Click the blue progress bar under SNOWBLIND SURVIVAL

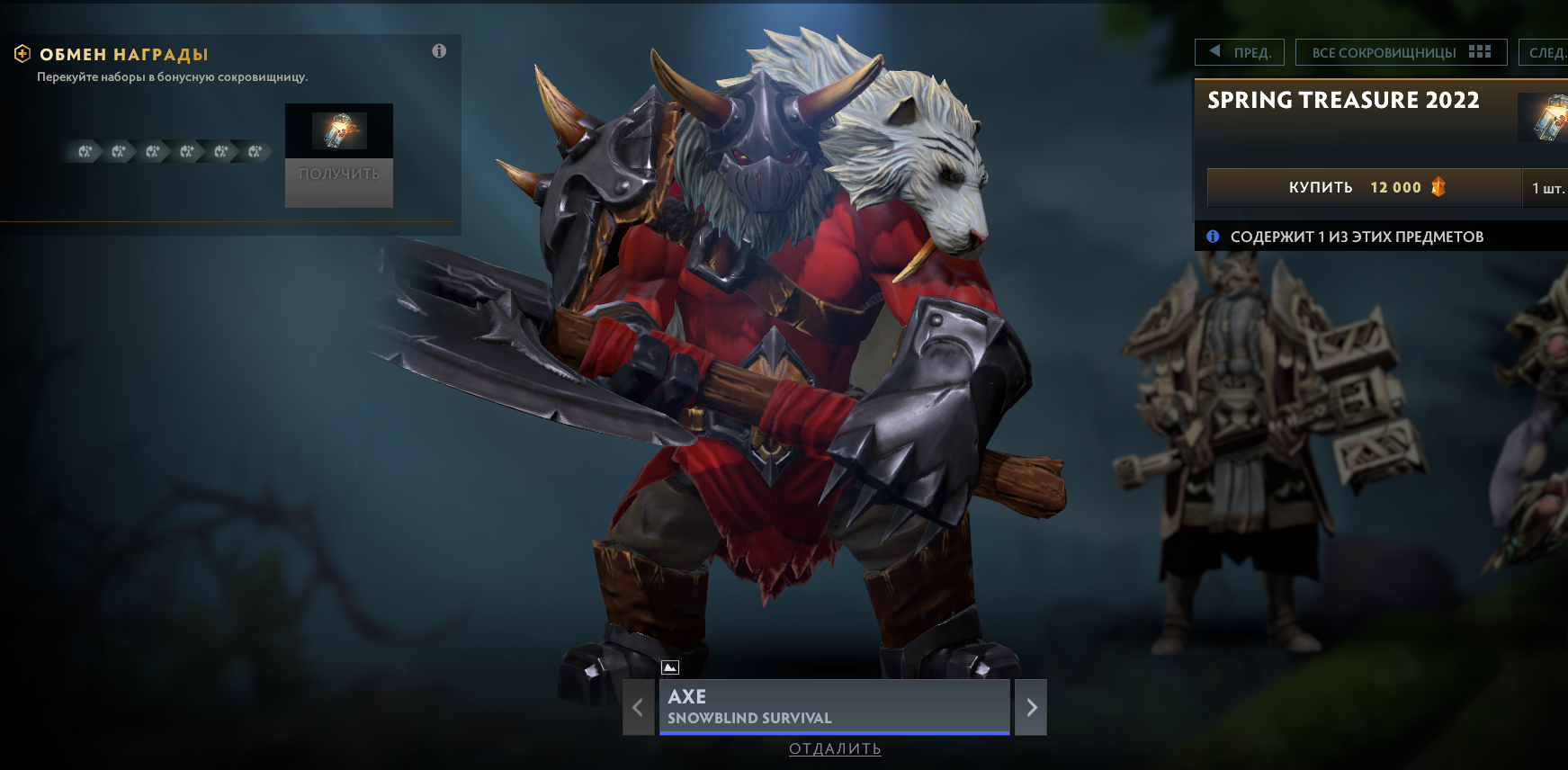point(835,733)
